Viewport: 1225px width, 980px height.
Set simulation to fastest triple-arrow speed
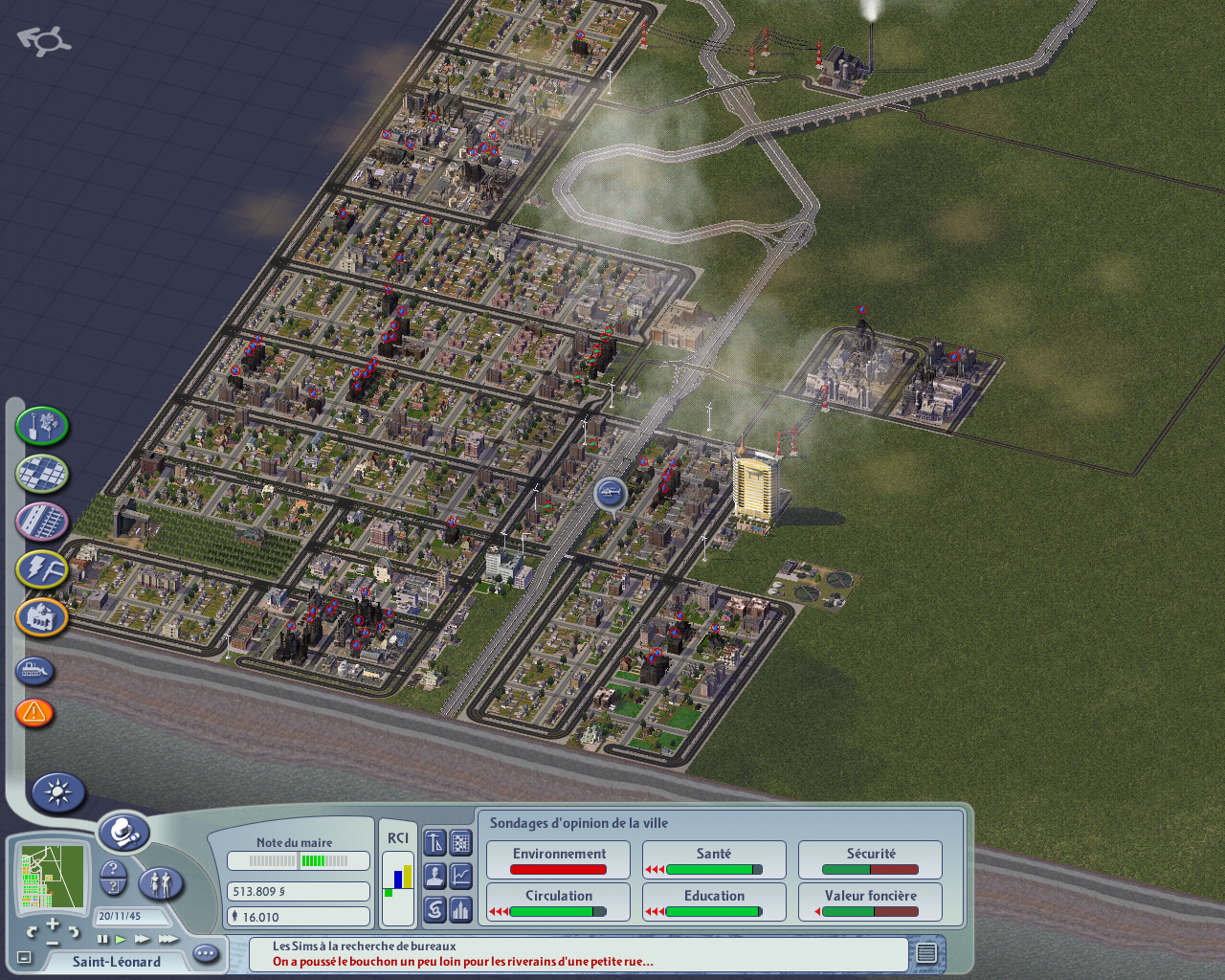pos(168,940)
